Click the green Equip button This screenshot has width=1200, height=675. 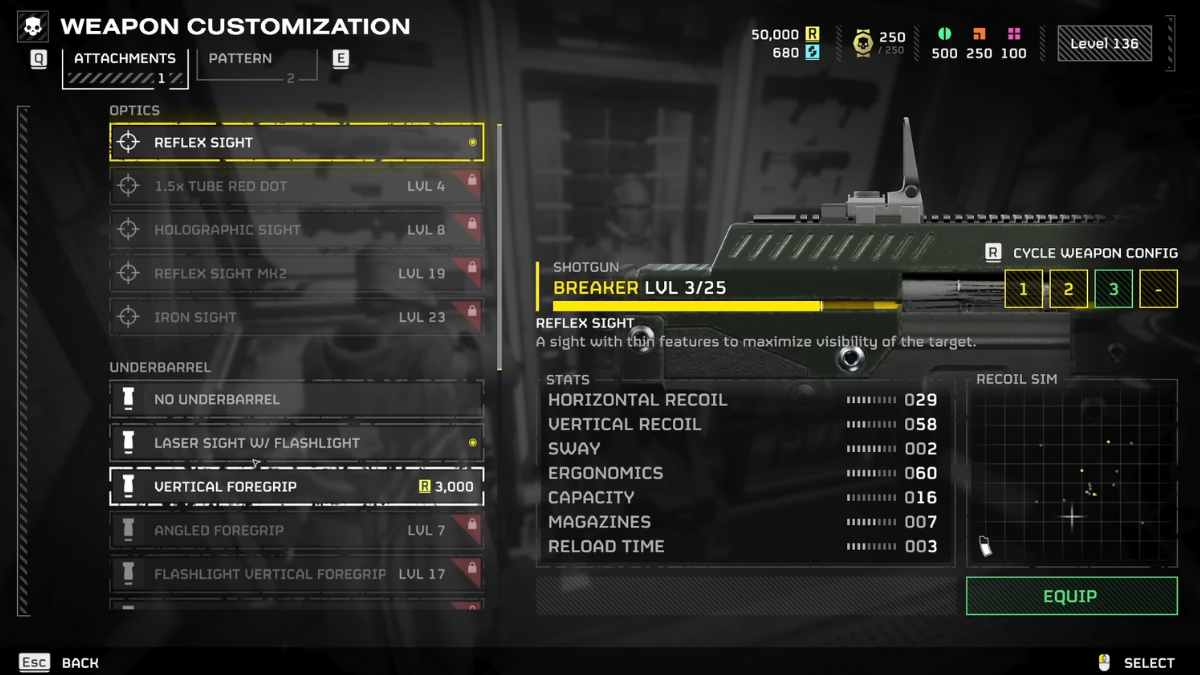pyautogui.click(x=1071, y=596)
